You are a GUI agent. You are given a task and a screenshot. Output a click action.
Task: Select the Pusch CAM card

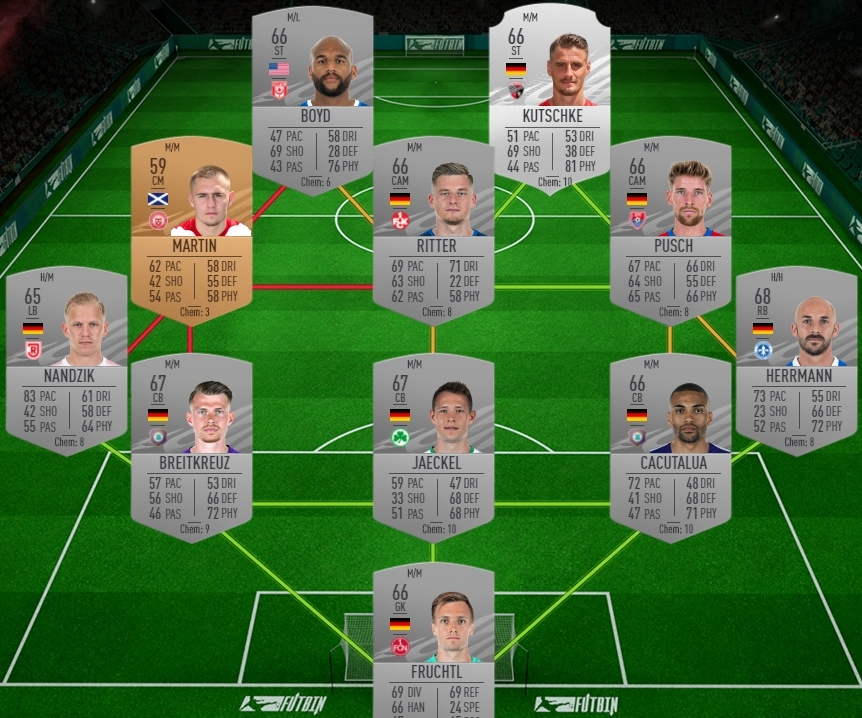tap(669, 230)
